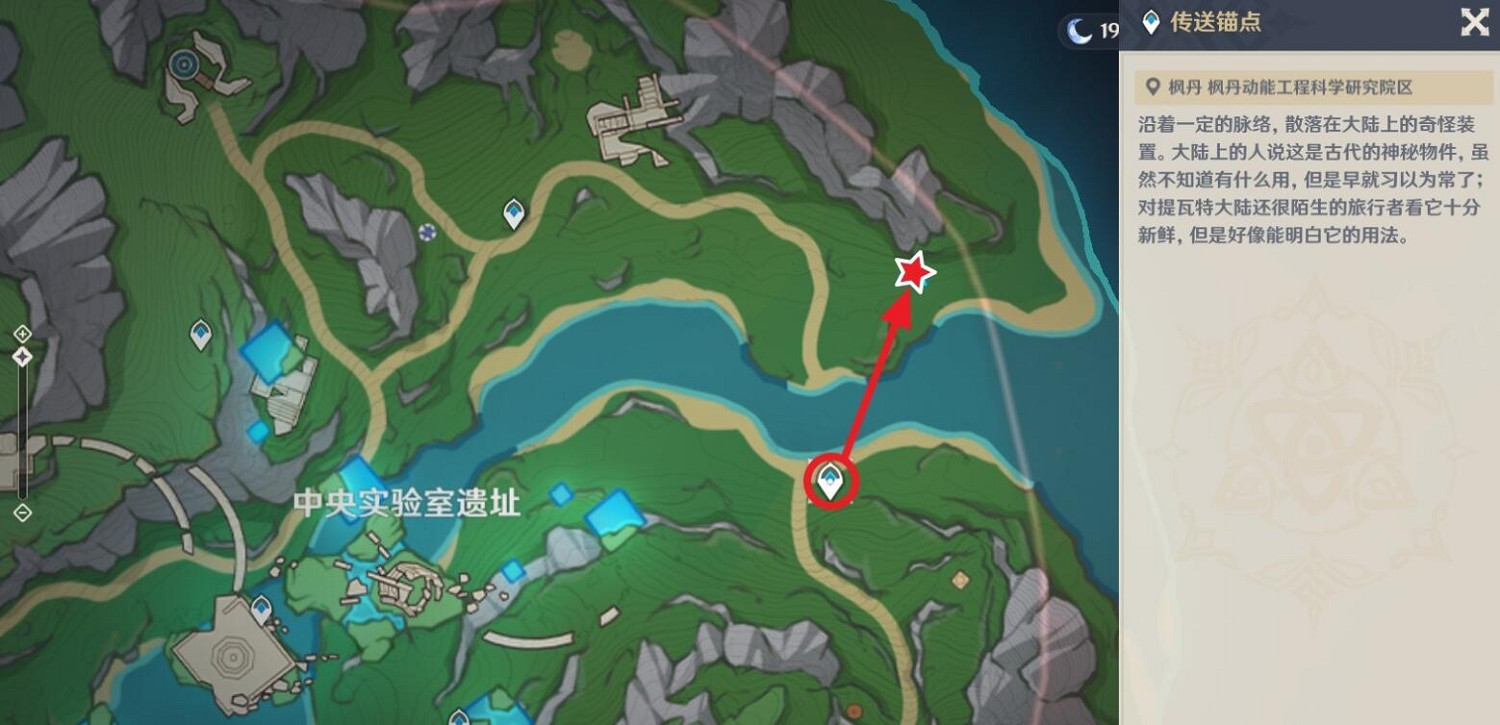Open the 枫丹动能工程科学研究院区 location label
Viewport: 1500px width, 725px height.
[x=1290, y=87]
